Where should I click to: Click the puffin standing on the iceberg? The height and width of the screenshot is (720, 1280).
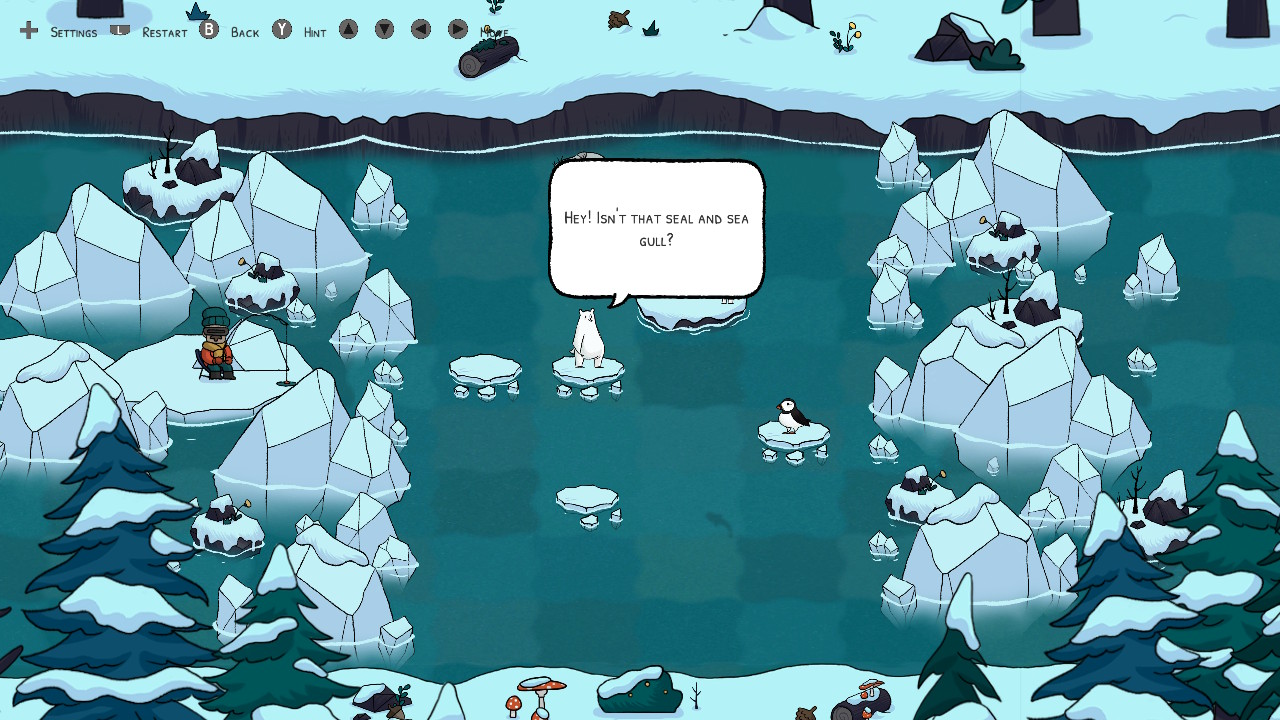(x=790, y=413)
